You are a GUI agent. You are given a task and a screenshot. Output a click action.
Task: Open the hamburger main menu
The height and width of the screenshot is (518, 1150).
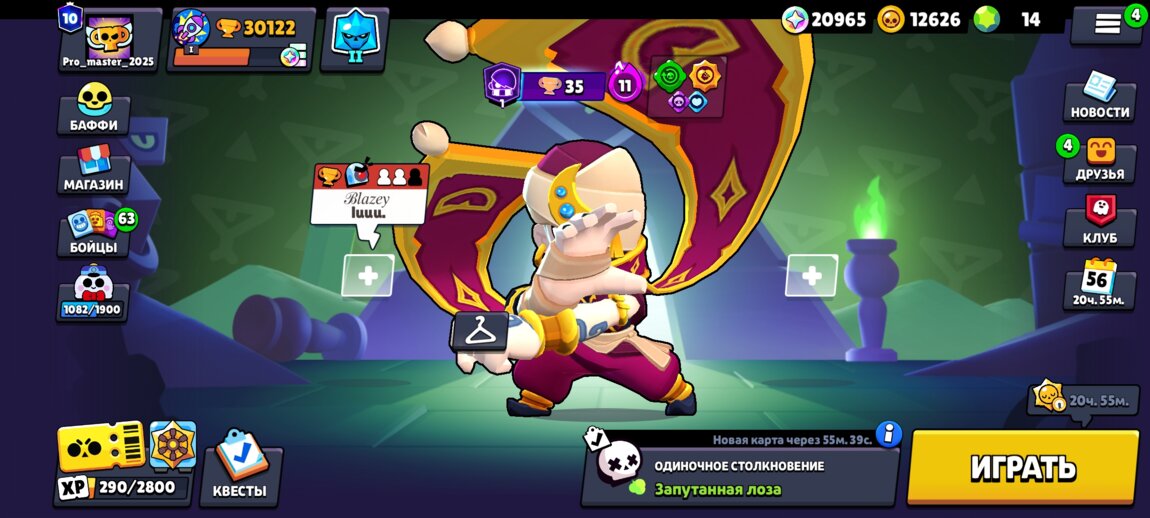tap(1107, 24)
